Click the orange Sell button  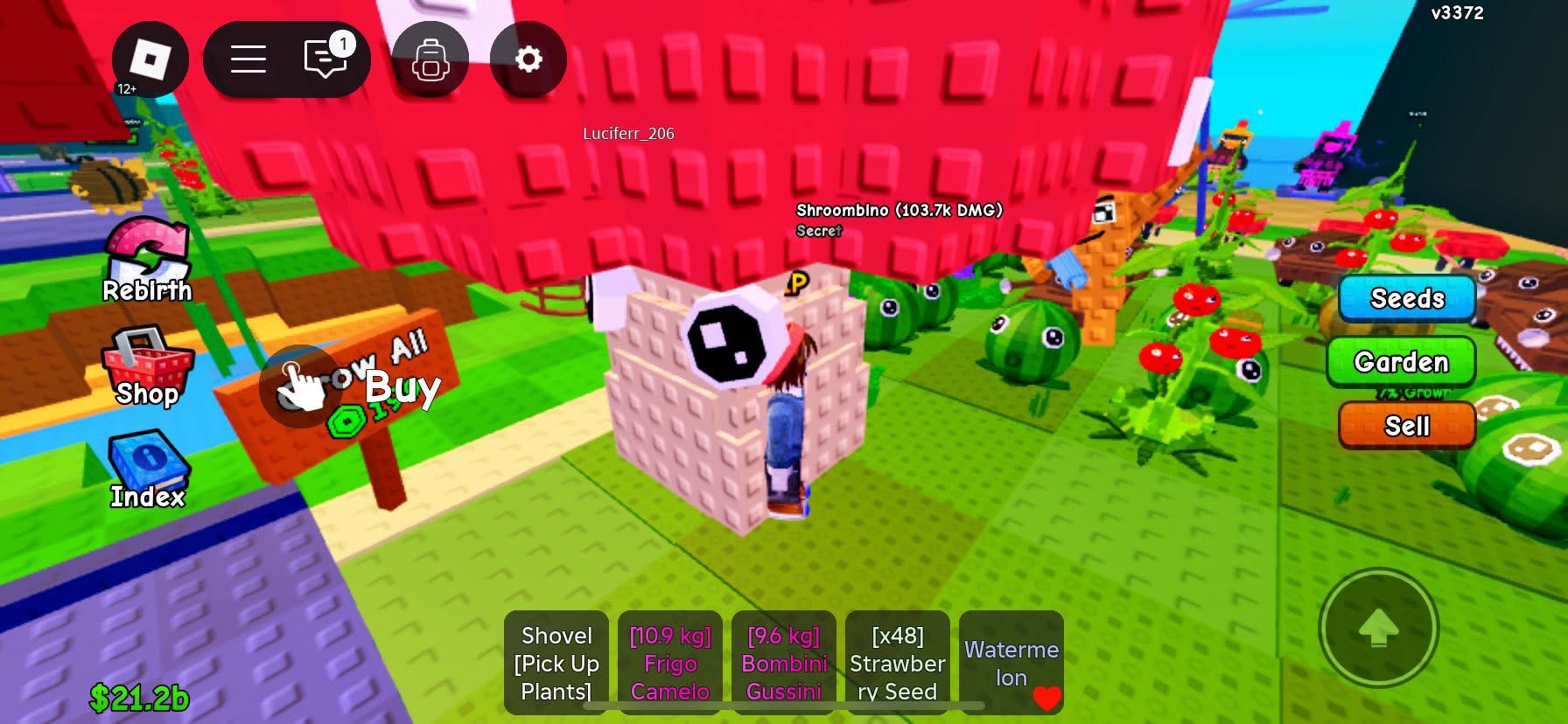coord(1406,425)
